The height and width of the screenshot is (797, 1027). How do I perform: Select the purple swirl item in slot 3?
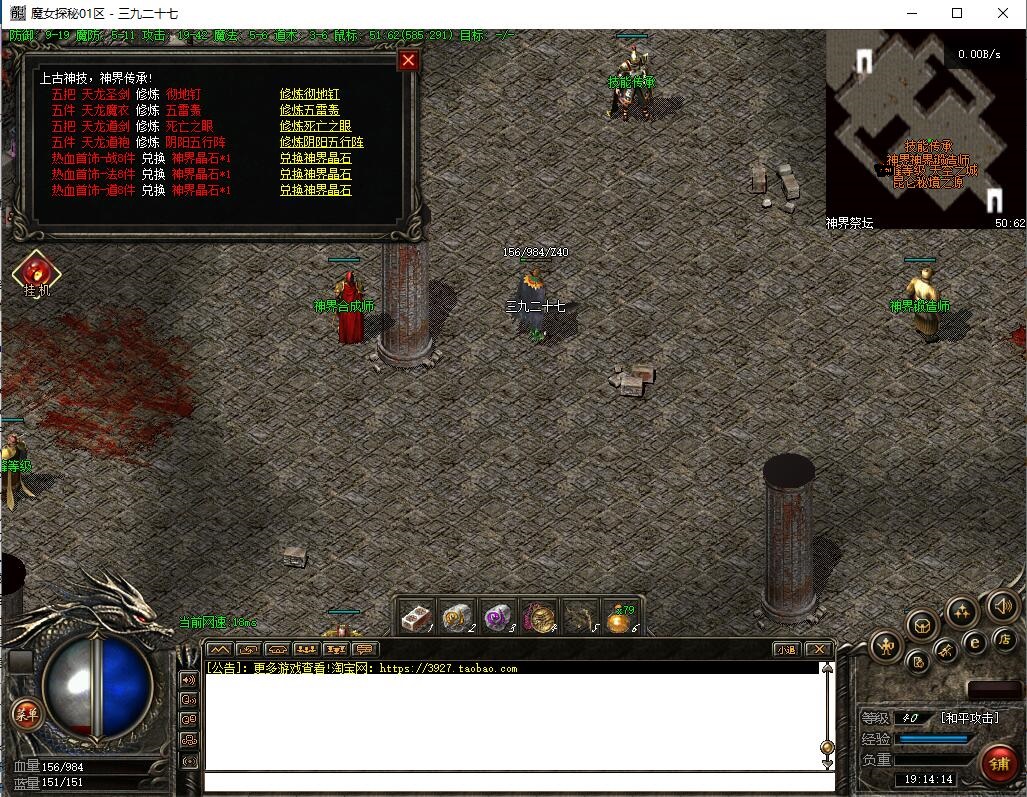[x=498, y=619]
